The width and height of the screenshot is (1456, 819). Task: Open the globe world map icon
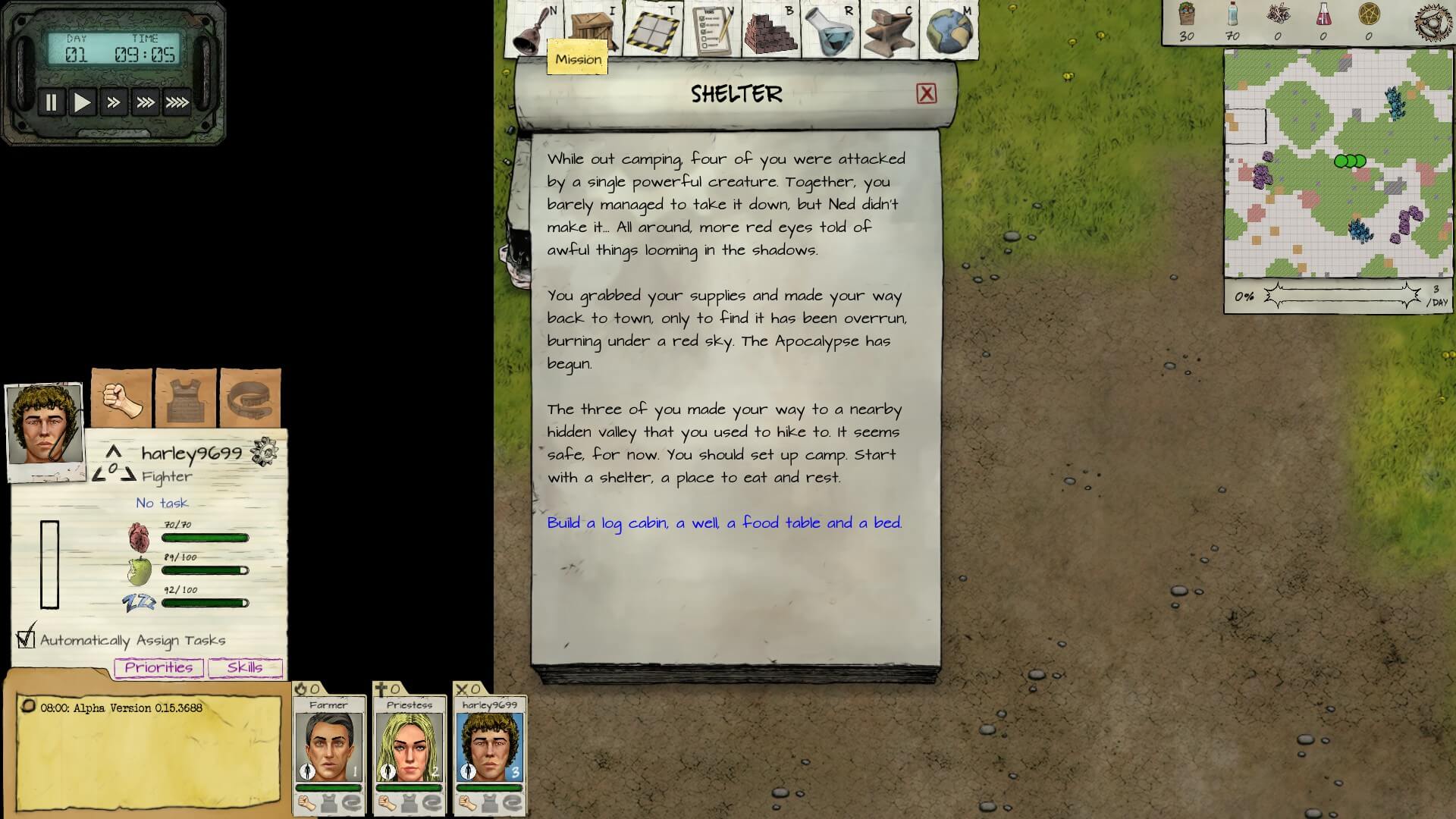(x=949, y=30)
